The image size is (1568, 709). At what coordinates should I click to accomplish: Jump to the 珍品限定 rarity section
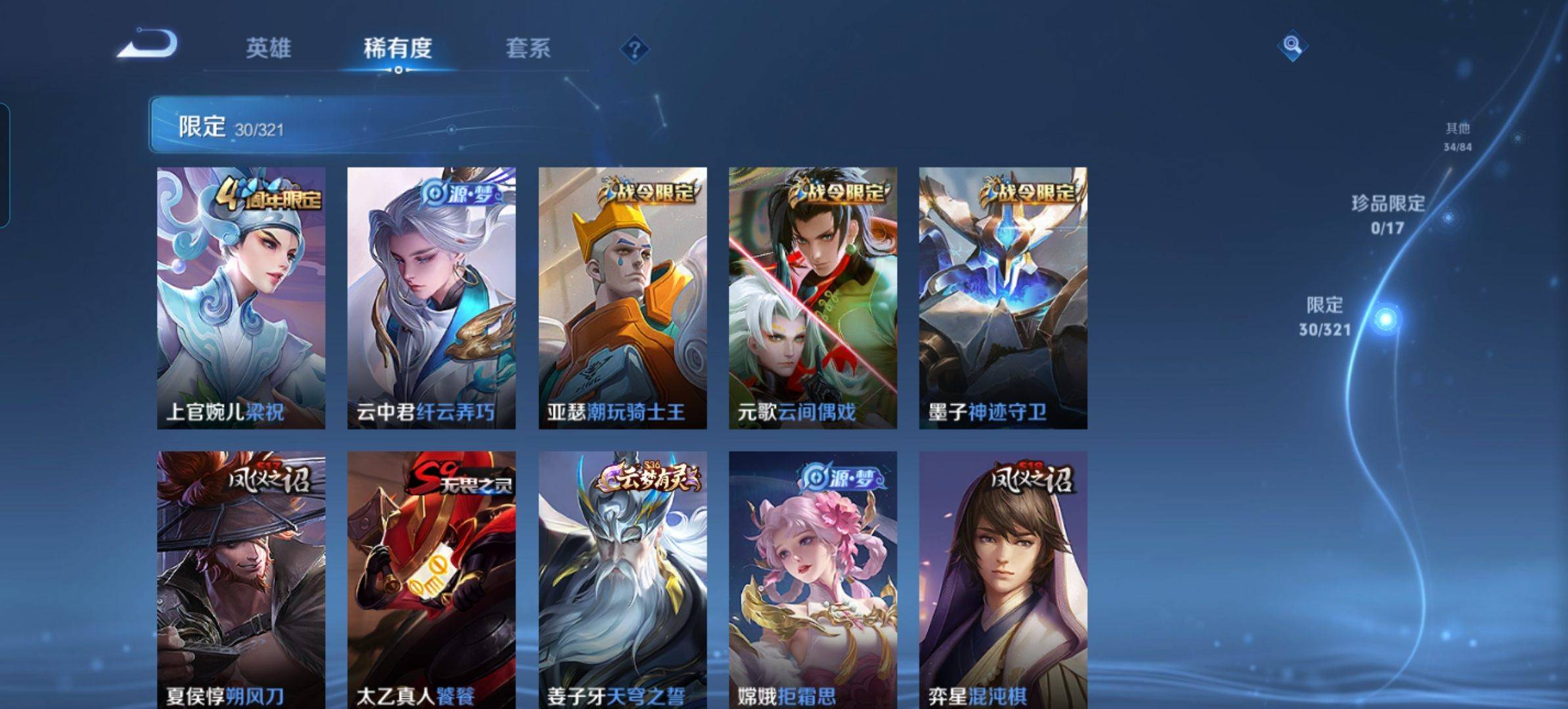(1387, 214)
